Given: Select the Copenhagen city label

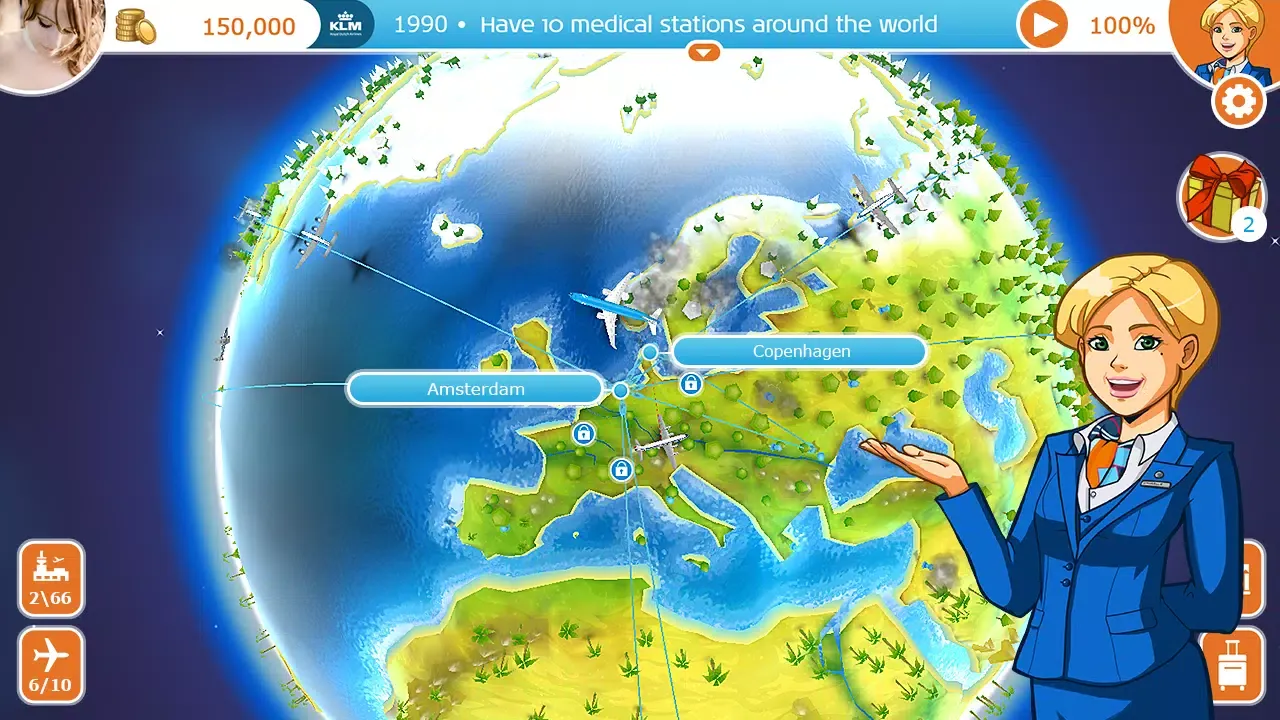Looking at the screenshot, I should (799, 351).
